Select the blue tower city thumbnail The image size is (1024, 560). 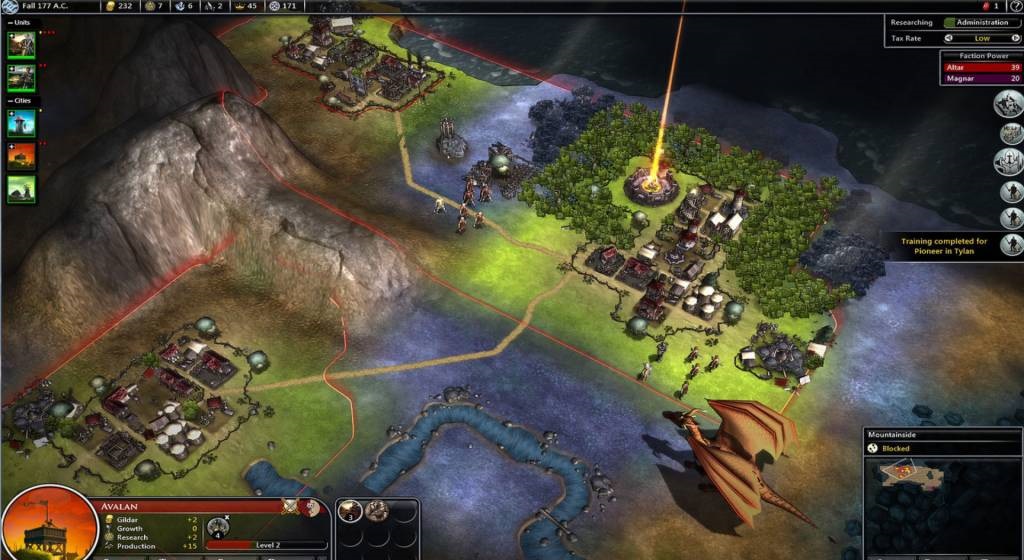click(x=21, y=122)
